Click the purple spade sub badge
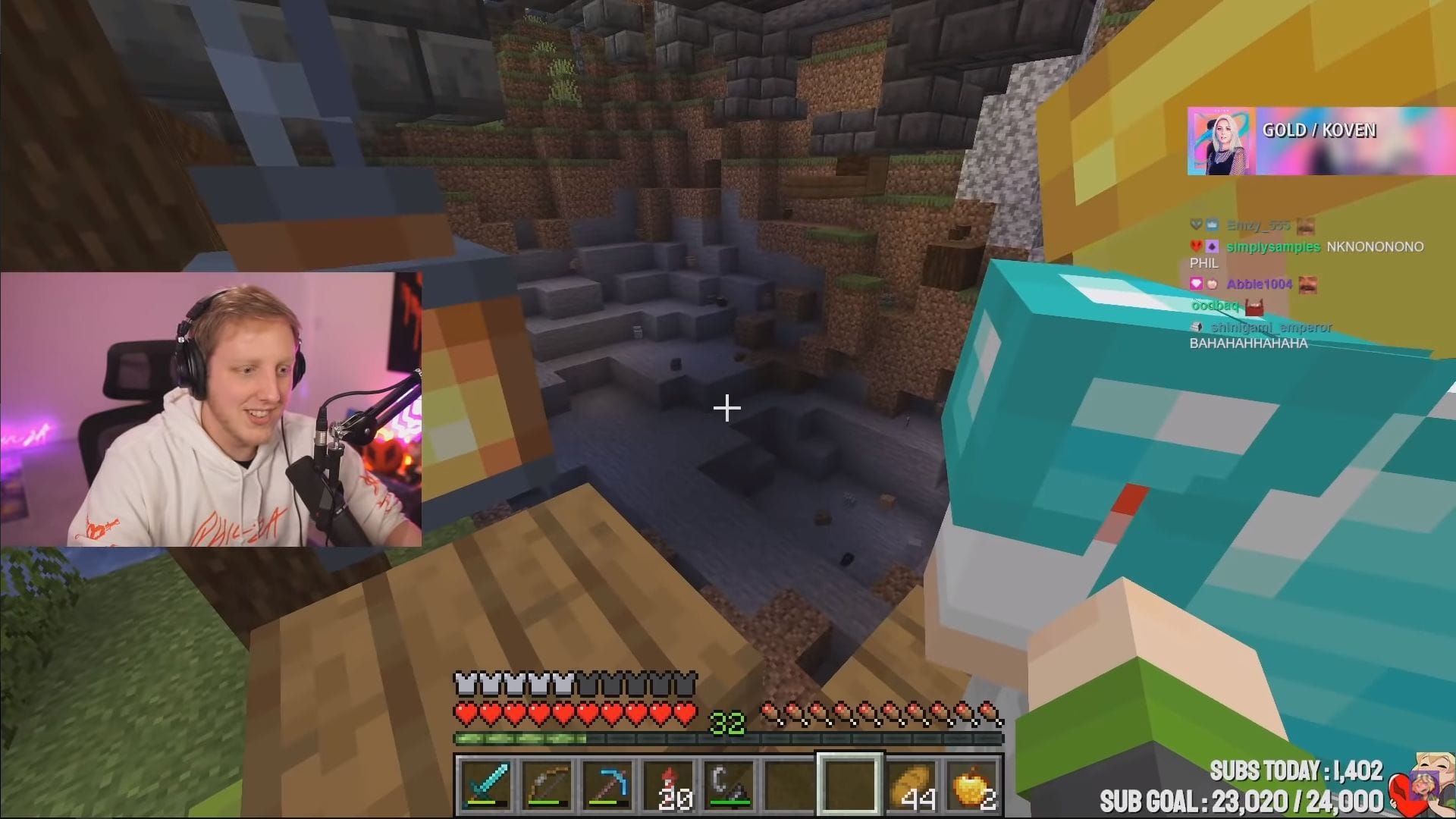Screen dimensions: 1456x819 coord(1212,246)
